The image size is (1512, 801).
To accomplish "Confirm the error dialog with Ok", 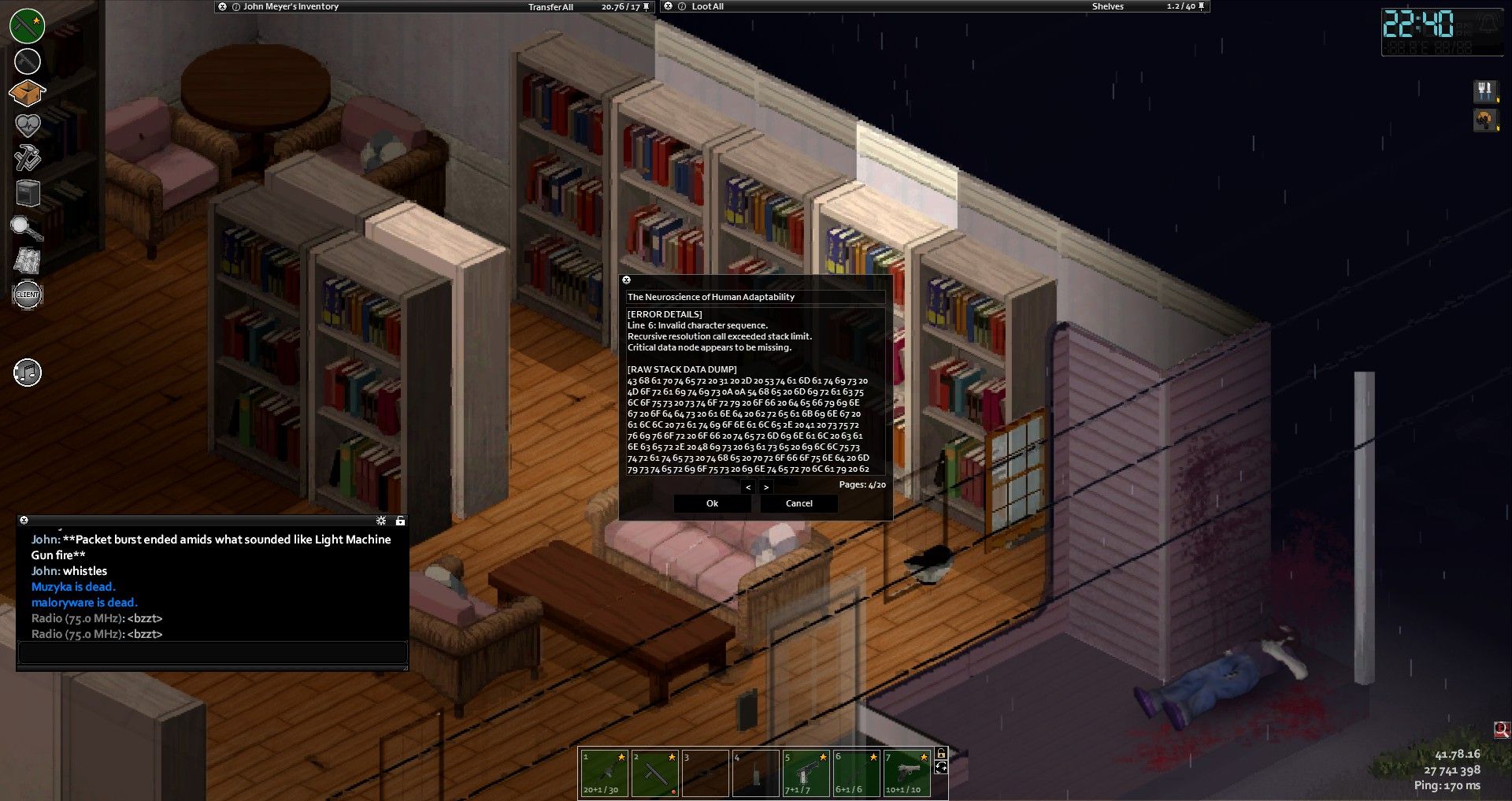I will pos(712,503).
